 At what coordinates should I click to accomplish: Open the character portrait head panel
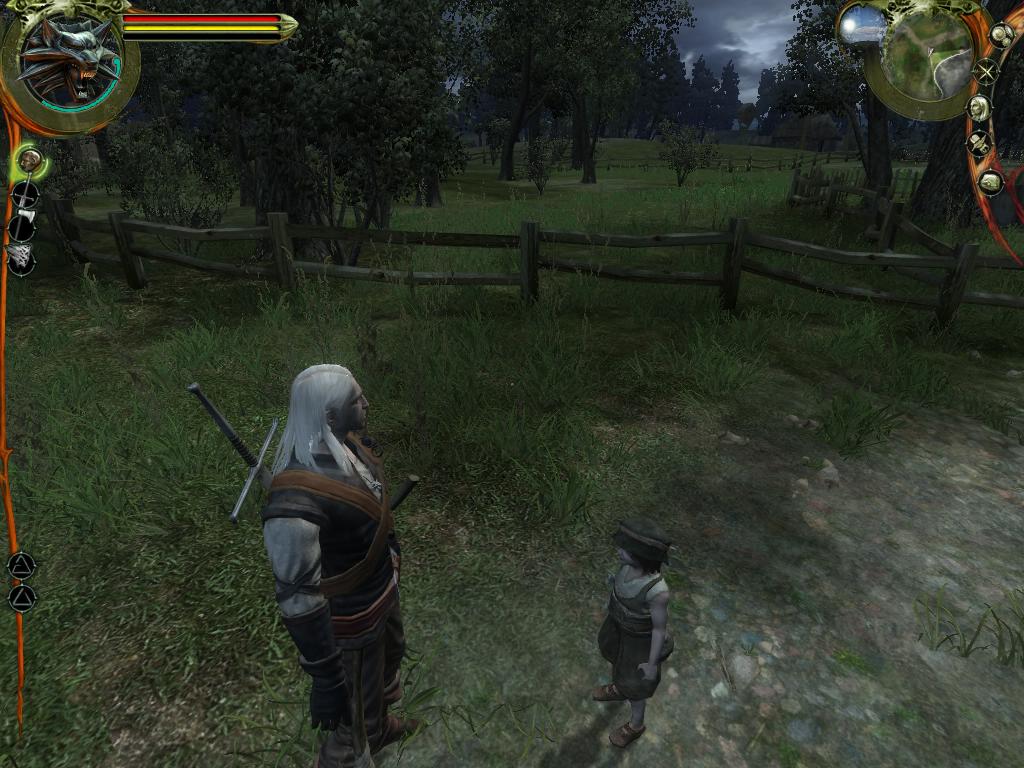coord(979,108)
